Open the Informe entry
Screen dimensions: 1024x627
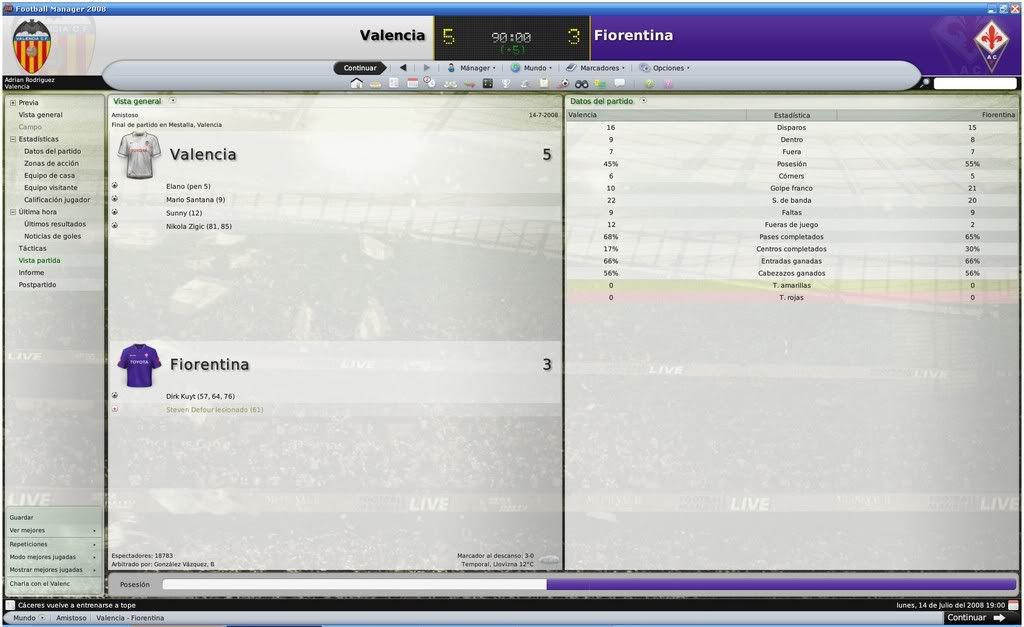pyautogui.click(x=31, y=272)
